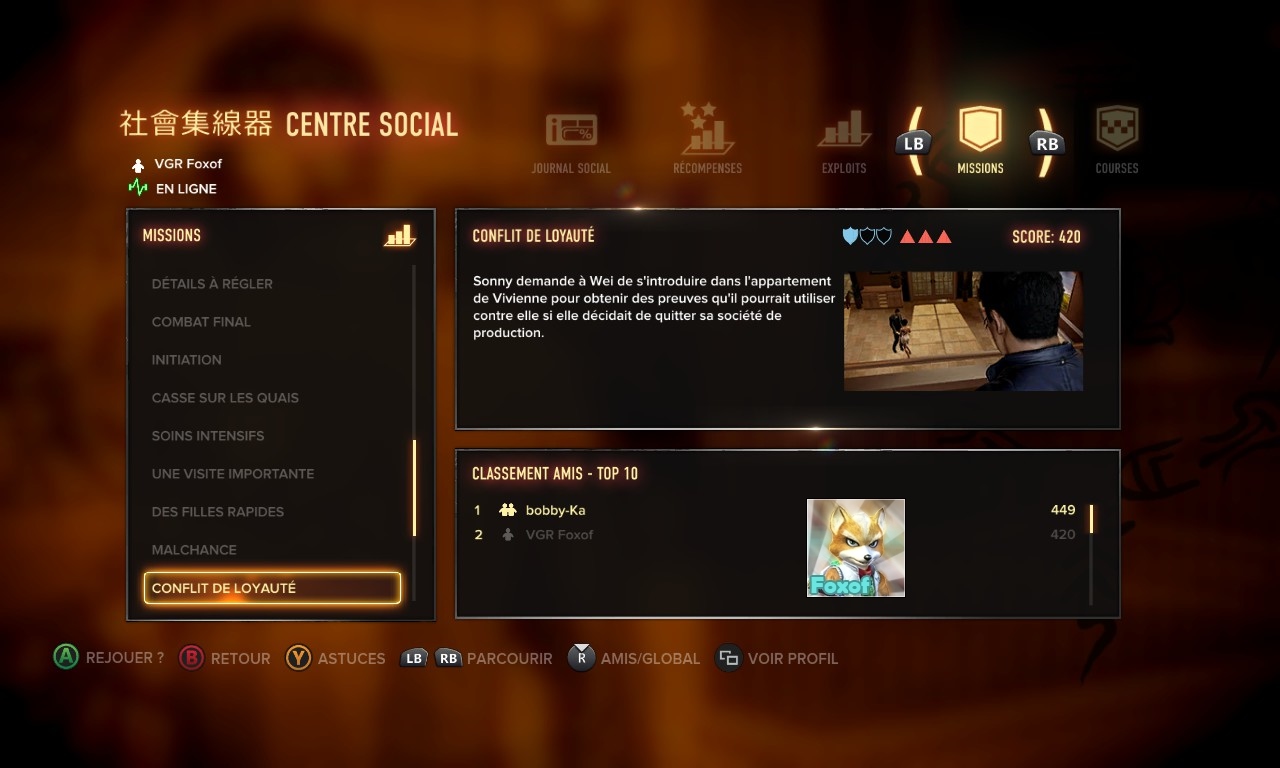Select the Détails à régler mission
Viewport: 1280px width, 768px height.
[x=212, y=284]
